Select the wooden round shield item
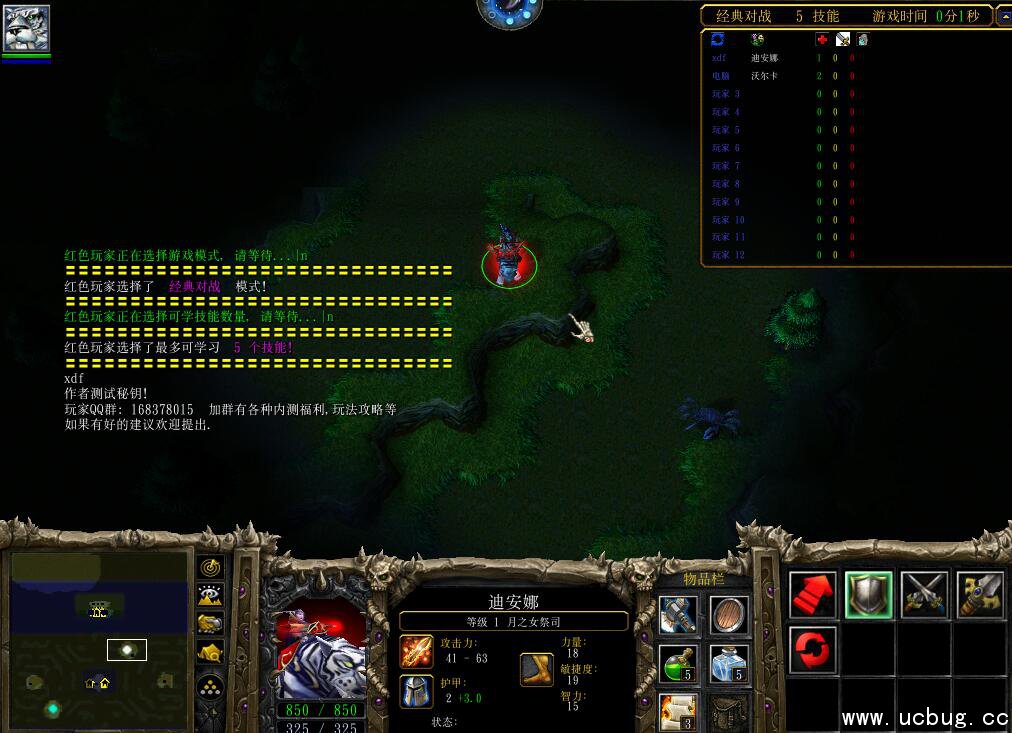Image resolution: width=1012 pixels, height=733 pixels. (x=729, y=614)
